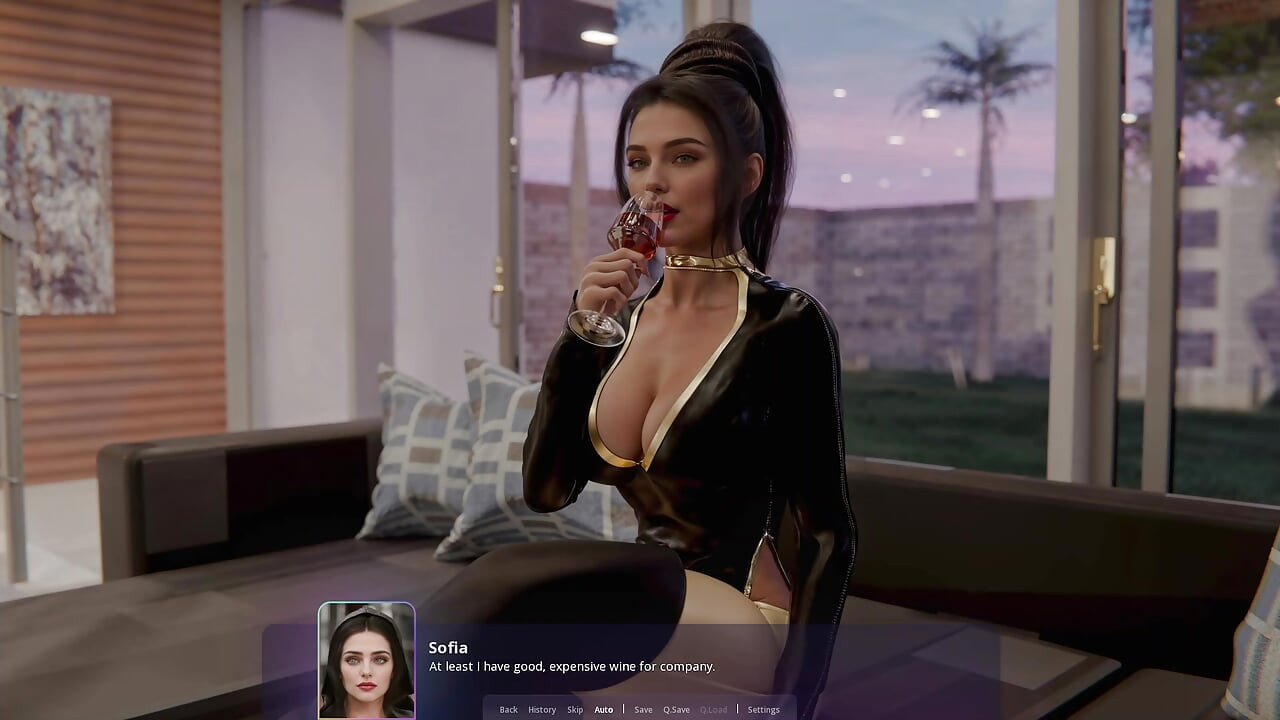
Task: Click Sofia's portrait thumbnail
Action: point(366,662)
